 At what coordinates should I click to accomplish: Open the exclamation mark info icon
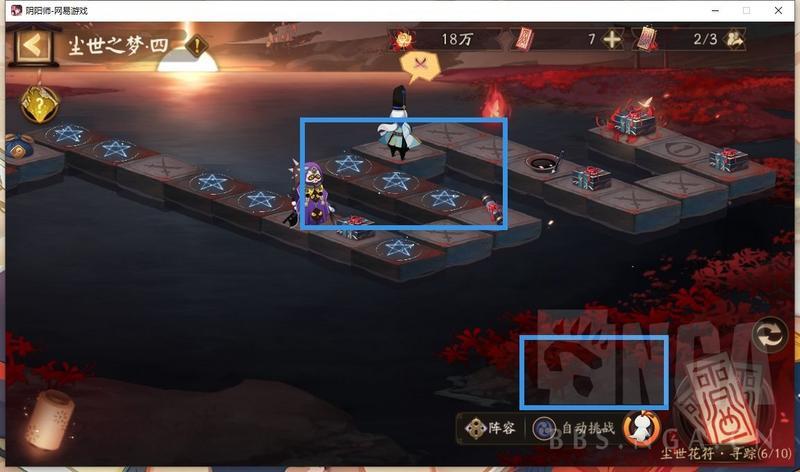pos(199,45)
